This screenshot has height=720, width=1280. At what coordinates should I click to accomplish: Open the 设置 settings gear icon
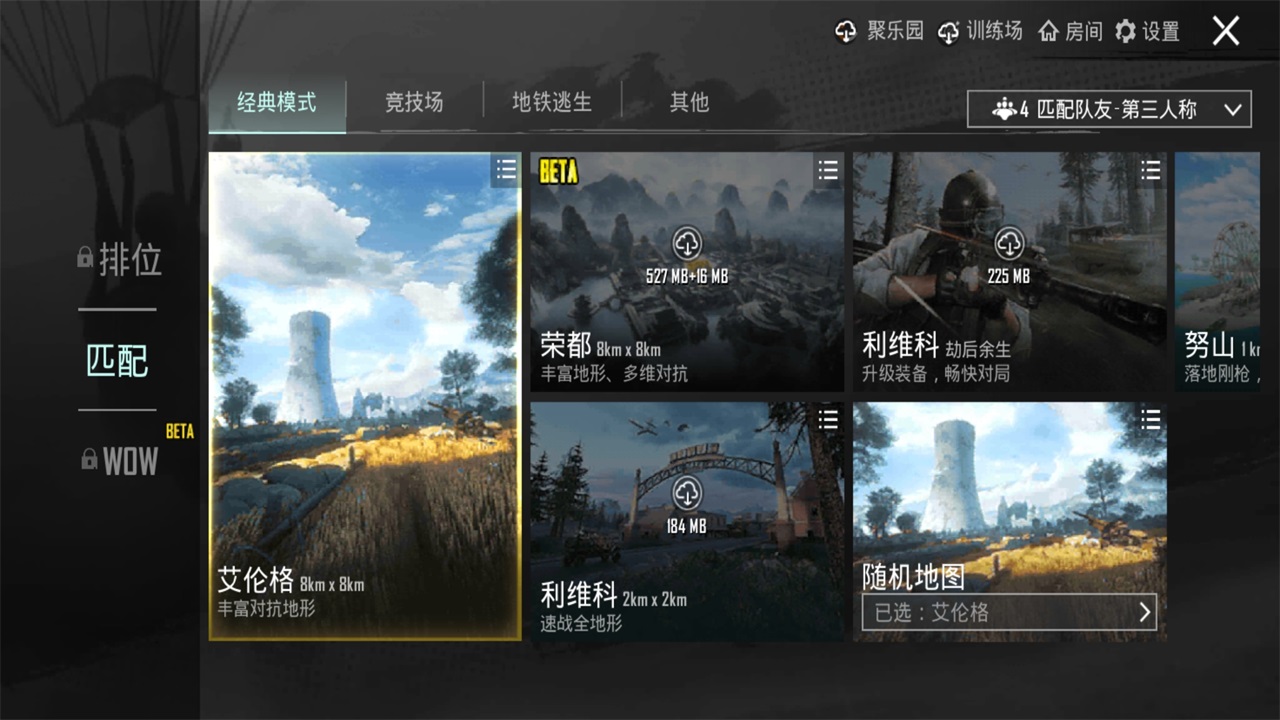[1126, 31]
